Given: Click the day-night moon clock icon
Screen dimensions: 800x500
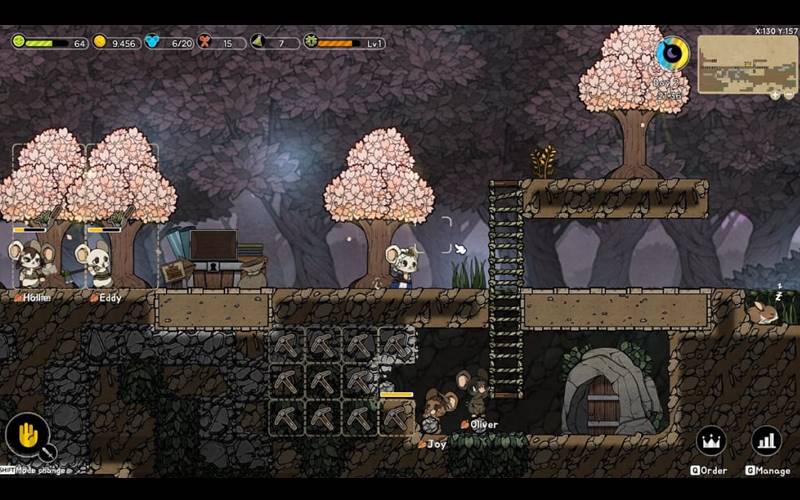Looking at the screenshot, I should 672,53.
